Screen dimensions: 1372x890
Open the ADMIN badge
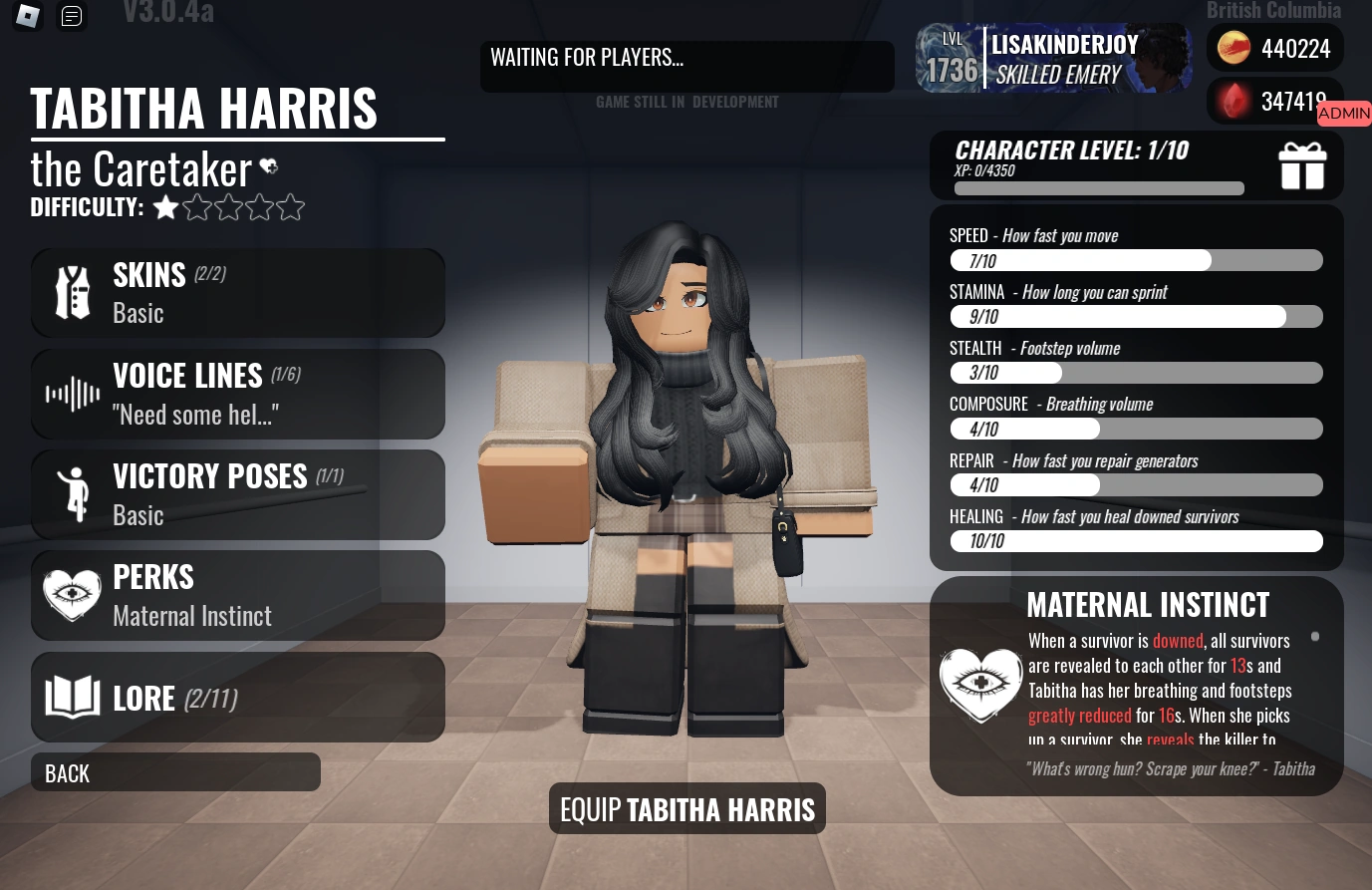(x=1343, y=113)
